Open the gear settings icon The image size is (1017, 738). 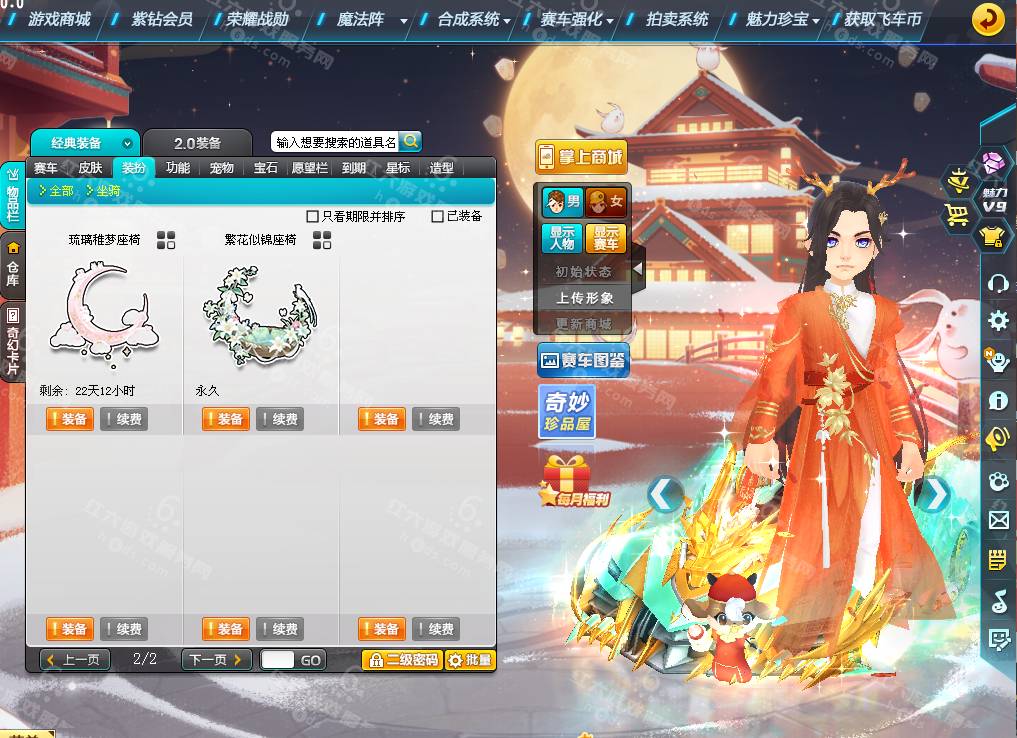[997, 321]
